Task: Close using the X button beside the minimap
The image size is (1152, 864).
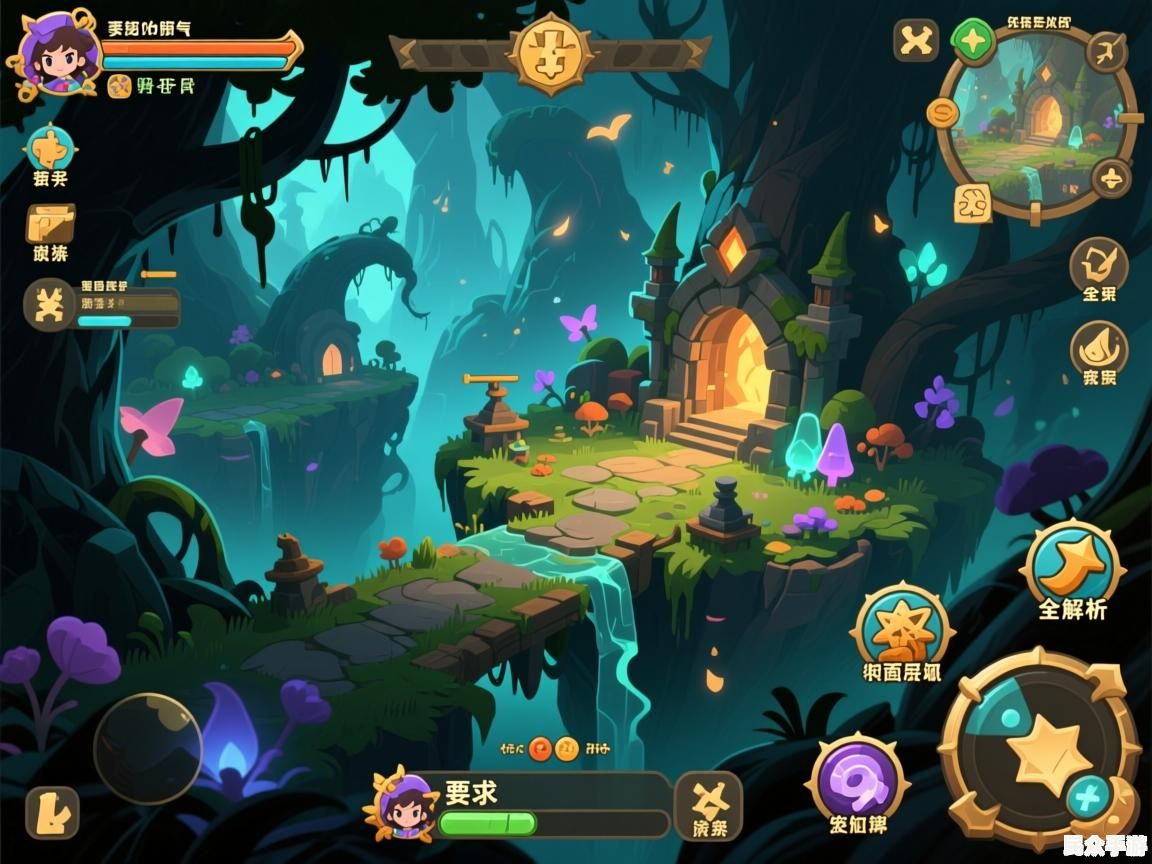Action: [x=916, y=41]
